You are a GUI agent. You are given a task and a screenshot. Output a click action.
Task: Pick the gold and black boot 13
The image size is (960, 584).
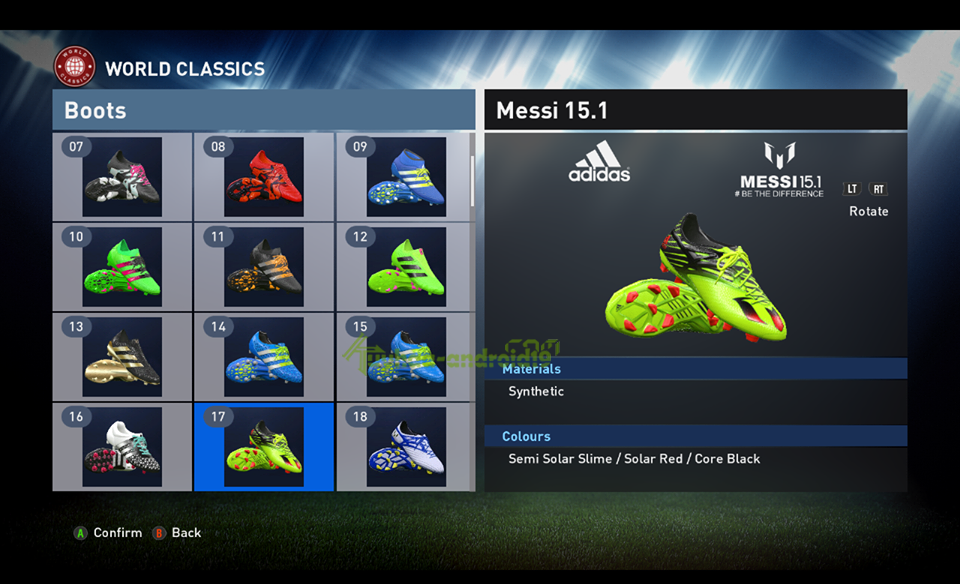122,357
